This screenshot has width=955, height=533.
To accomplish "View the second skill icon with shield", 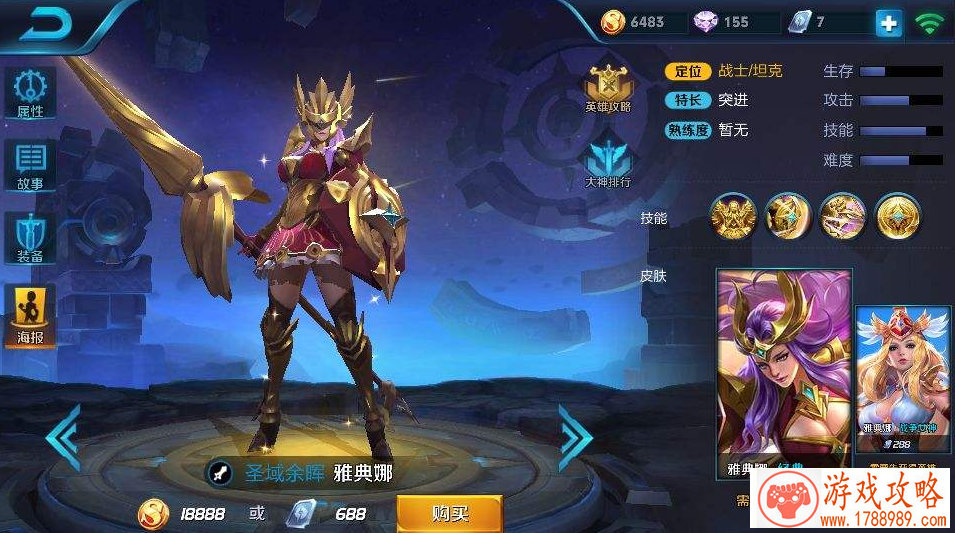I will [787, 215].
